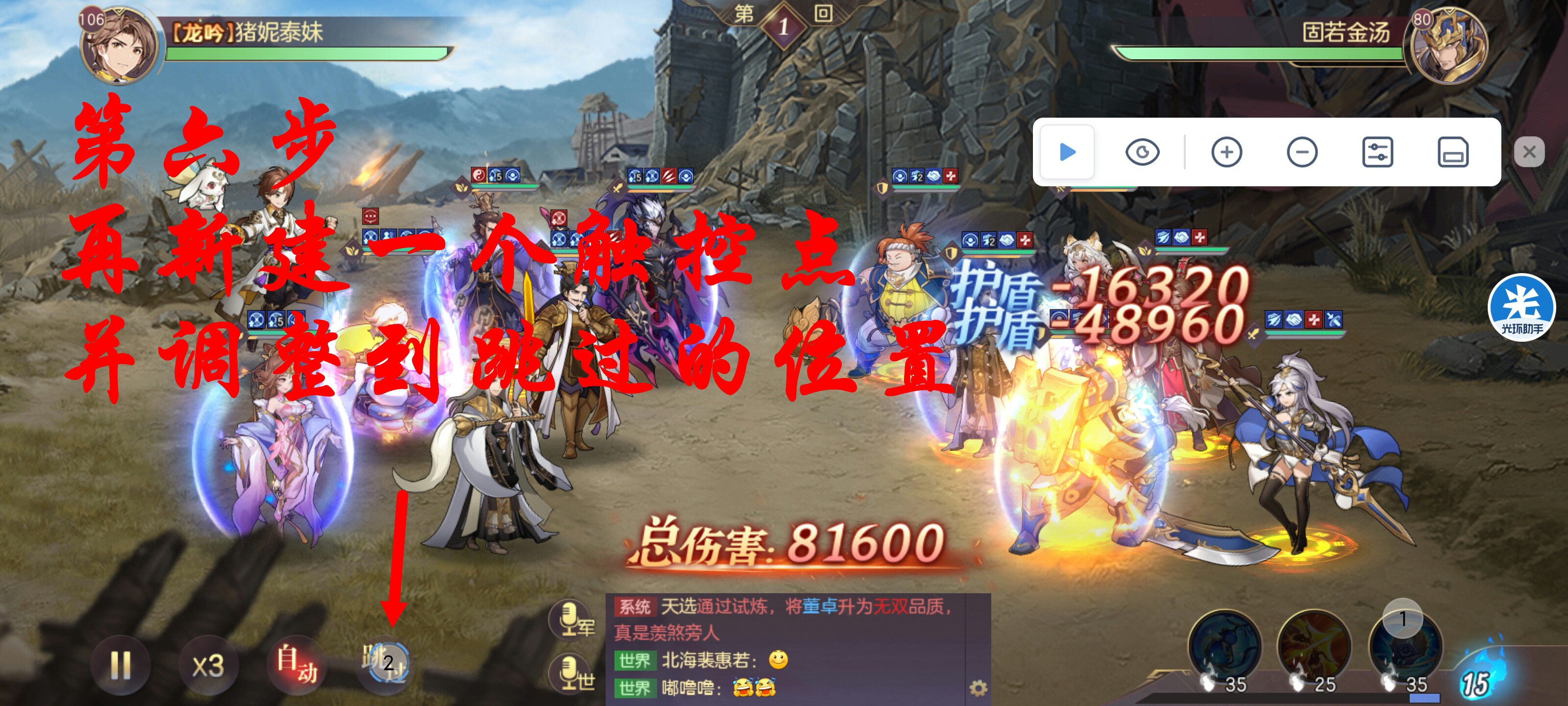Save the touch point configuration
Image resolution: width=1568 pixels, height=706 pixels.
1453,151
